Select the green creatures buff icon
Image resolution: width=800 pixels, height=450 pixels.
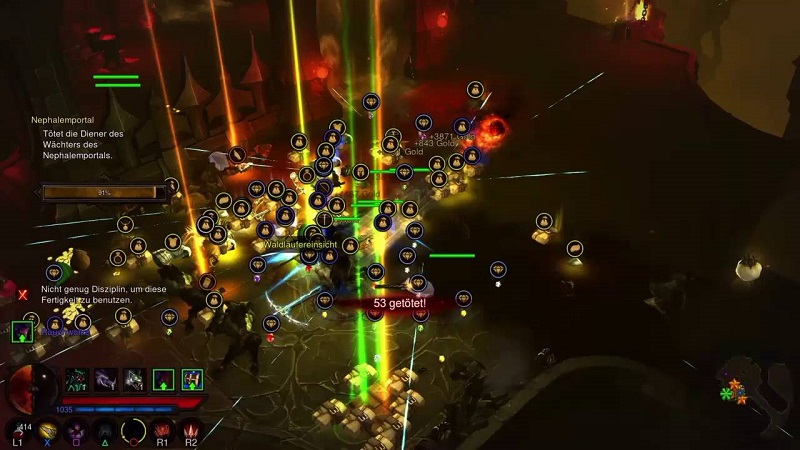[76, 379]
